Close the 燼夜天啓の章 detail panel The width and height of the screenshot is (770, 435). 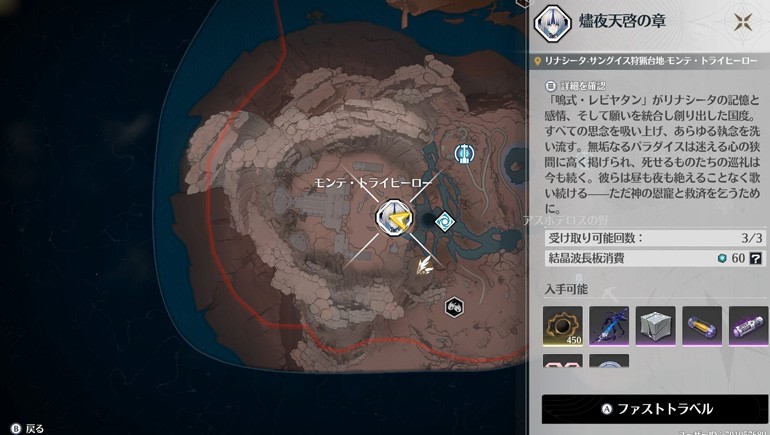(743, 24)
